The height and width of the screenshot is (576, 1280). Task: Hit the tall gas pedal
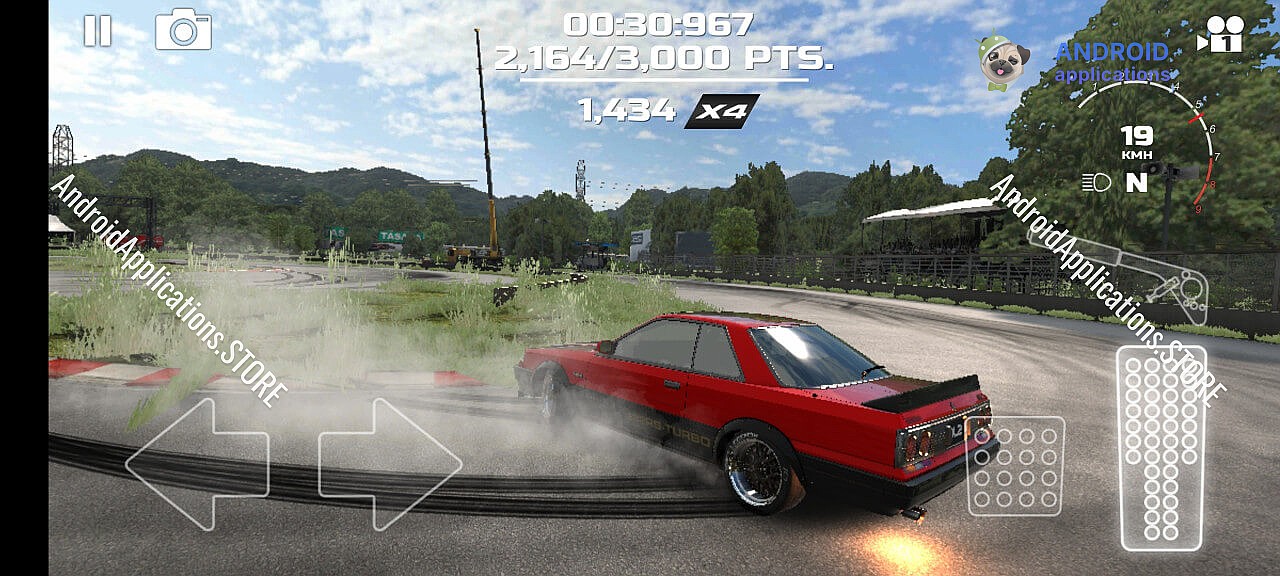click(x=1161, y=447)
